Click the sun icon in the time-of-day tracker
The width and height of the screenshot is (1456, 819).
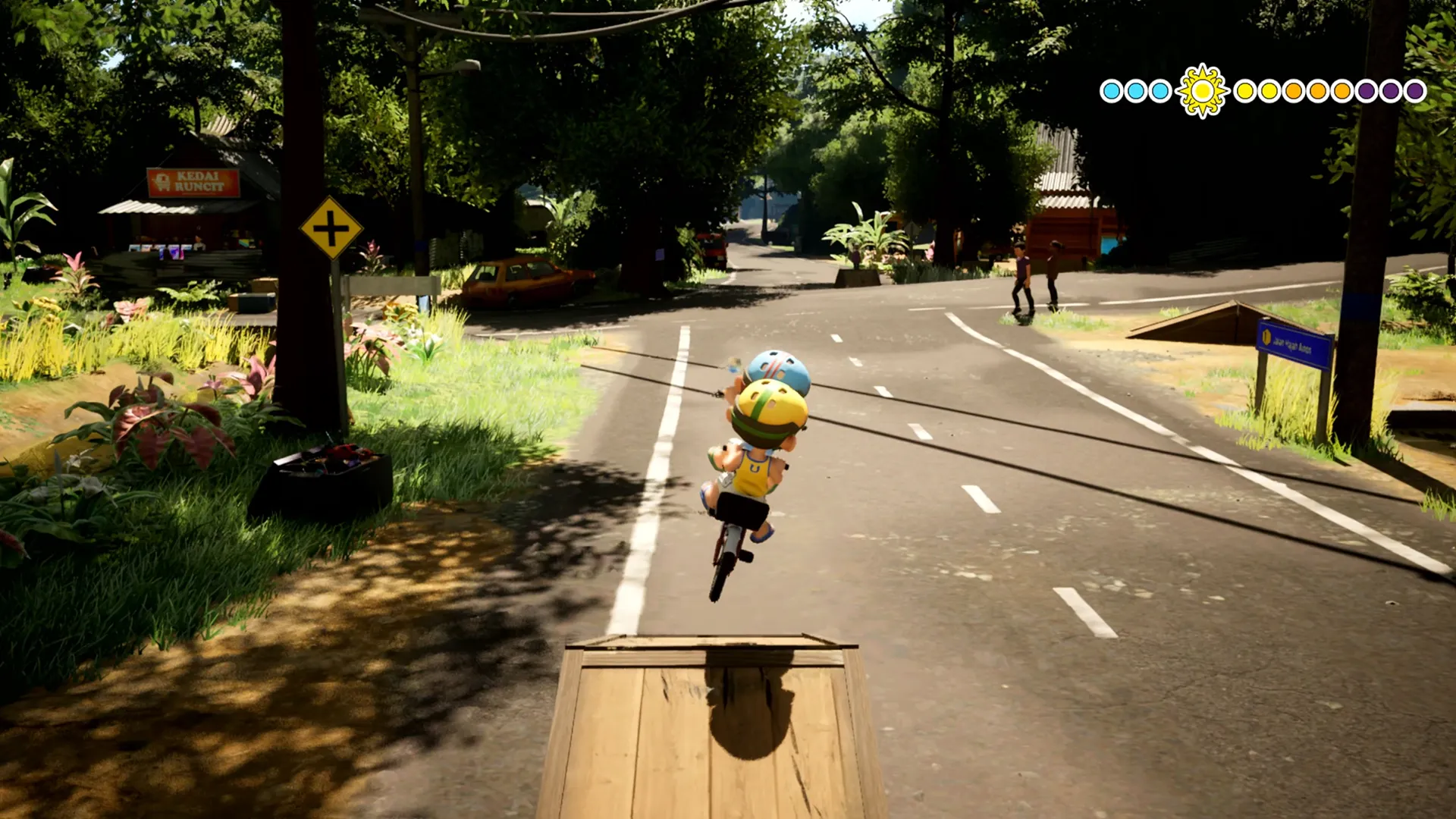click(1202, 91)
